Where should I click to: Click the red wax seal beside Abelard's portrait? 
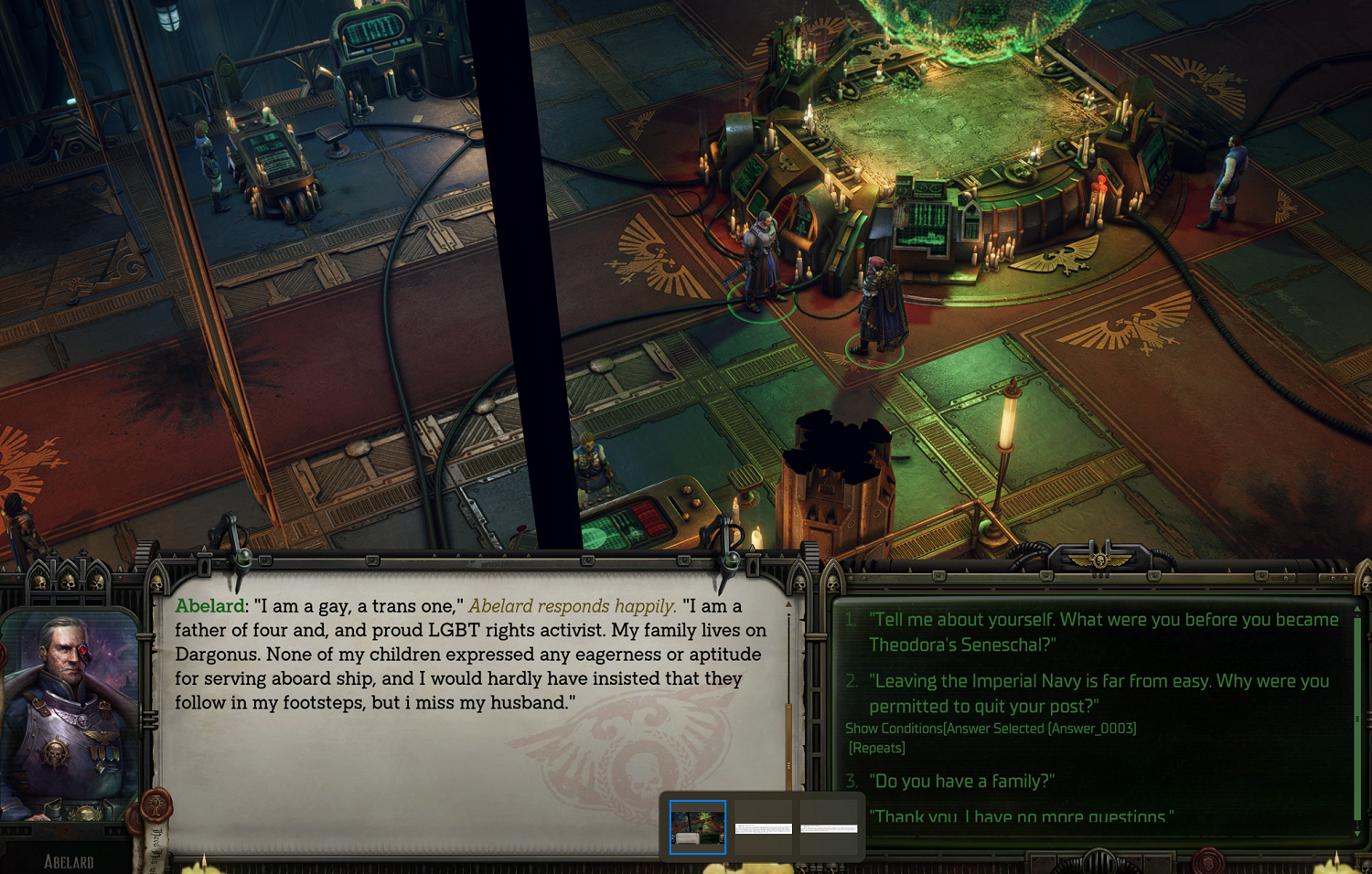click(155, 806)
